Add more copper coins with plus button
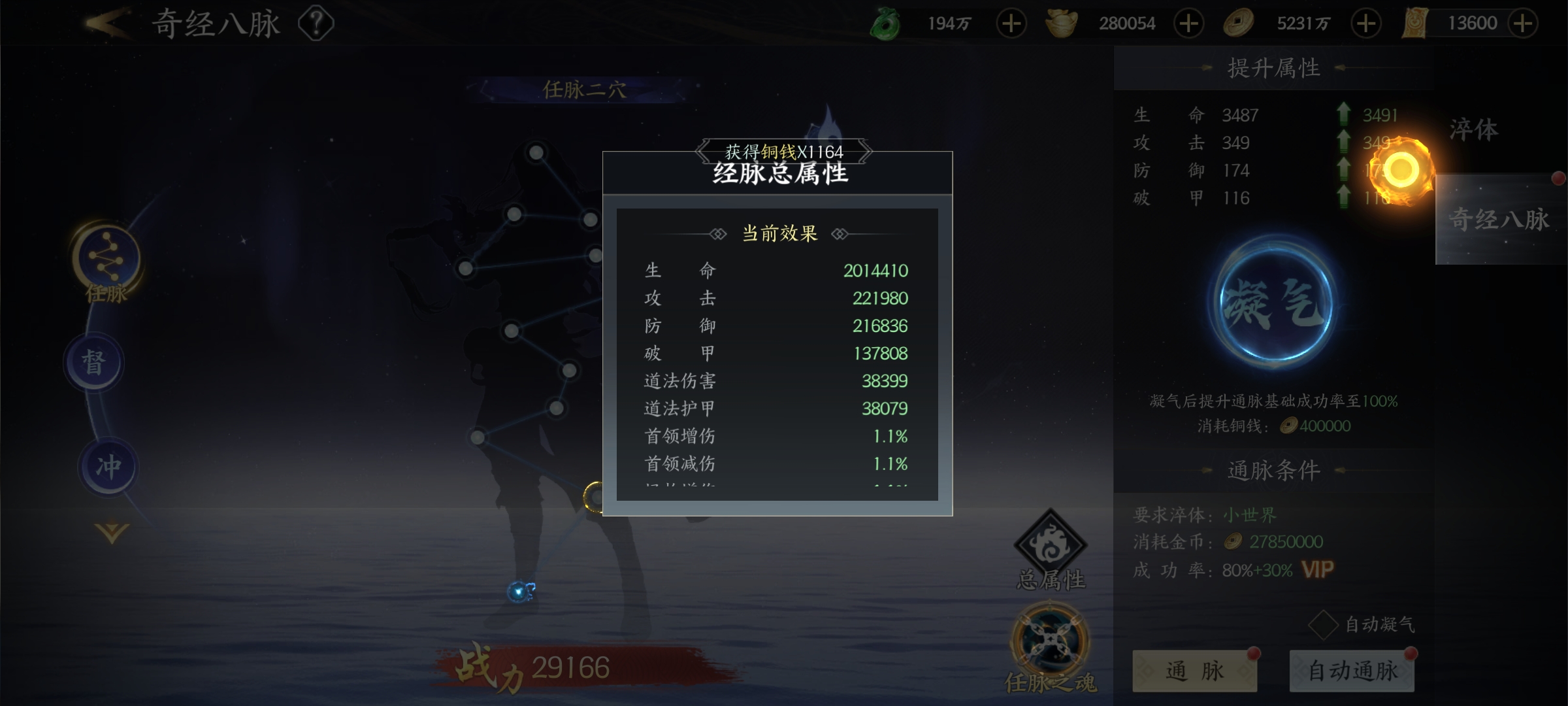 pyautogui.click(x=1365, y=24)
